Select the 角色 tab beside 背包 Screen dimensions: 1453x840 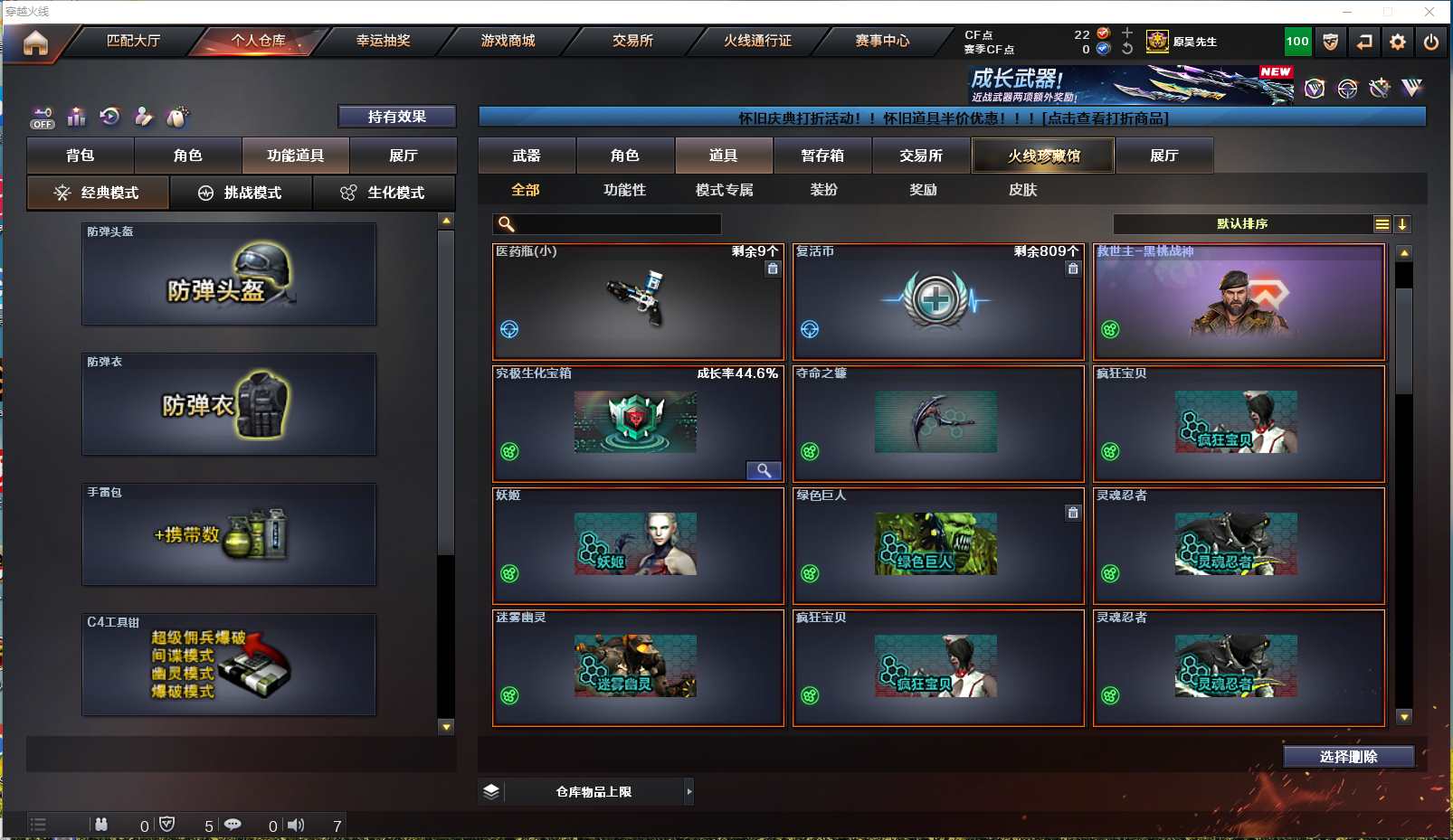187,156
